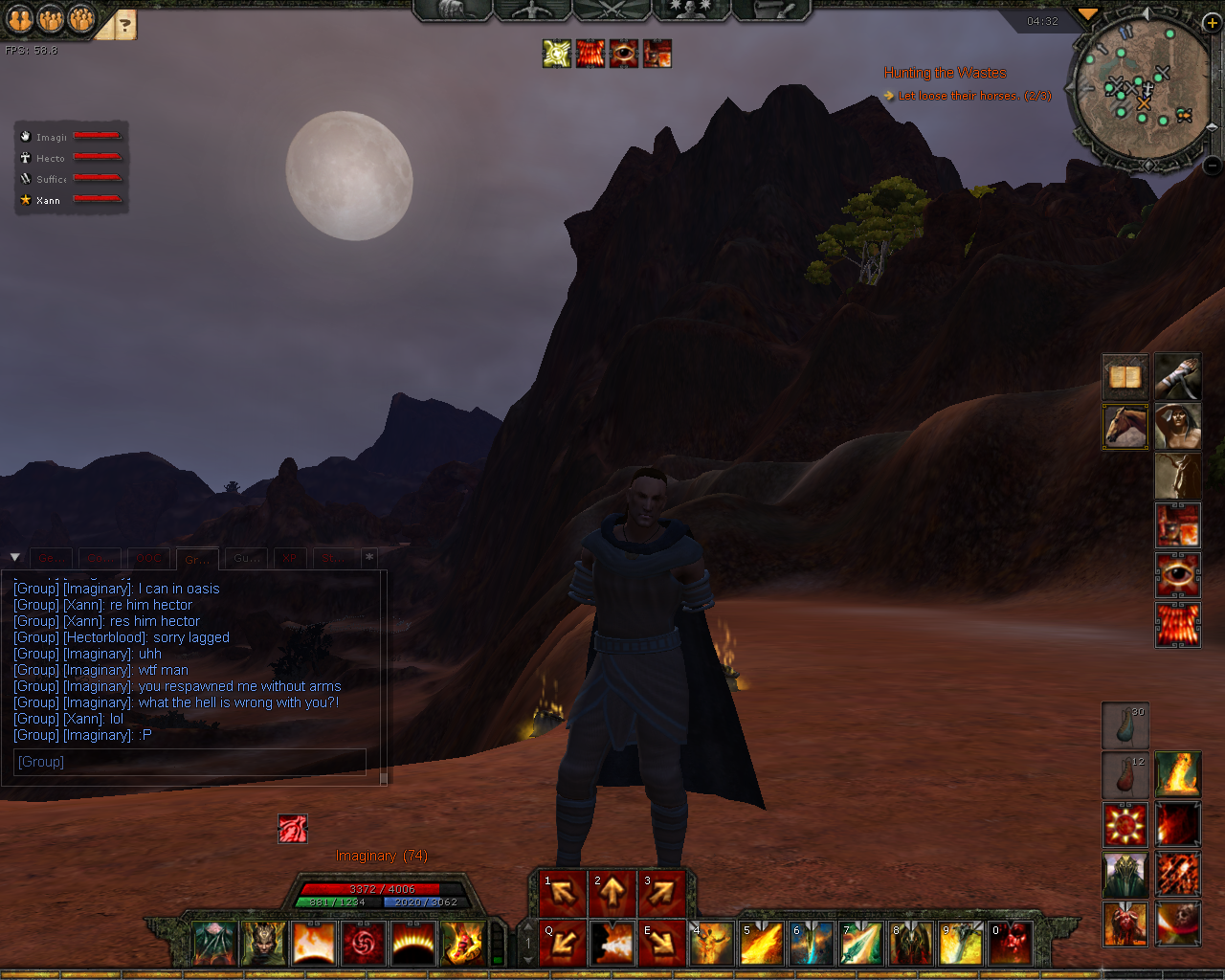
Task: Open the help question mark button
Action: click(125, 25)
